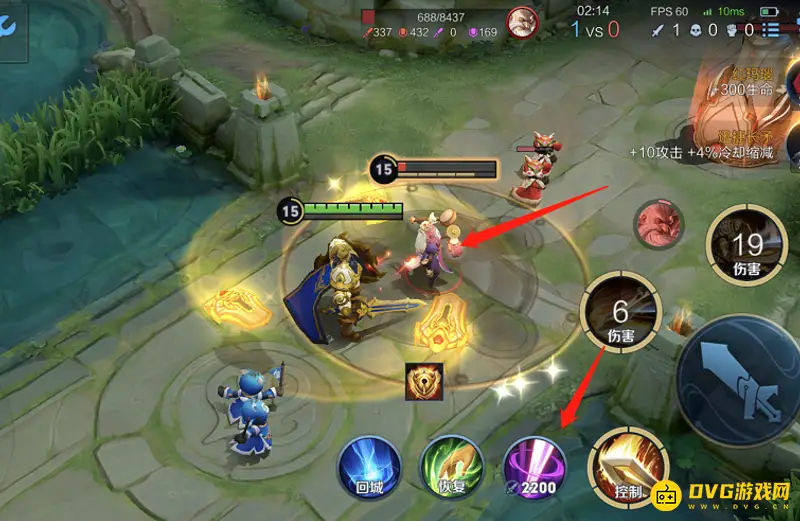The image size is (800, 521).
Task: Cast the purple 2200 summoner spell
Action: tap(535, 466)
